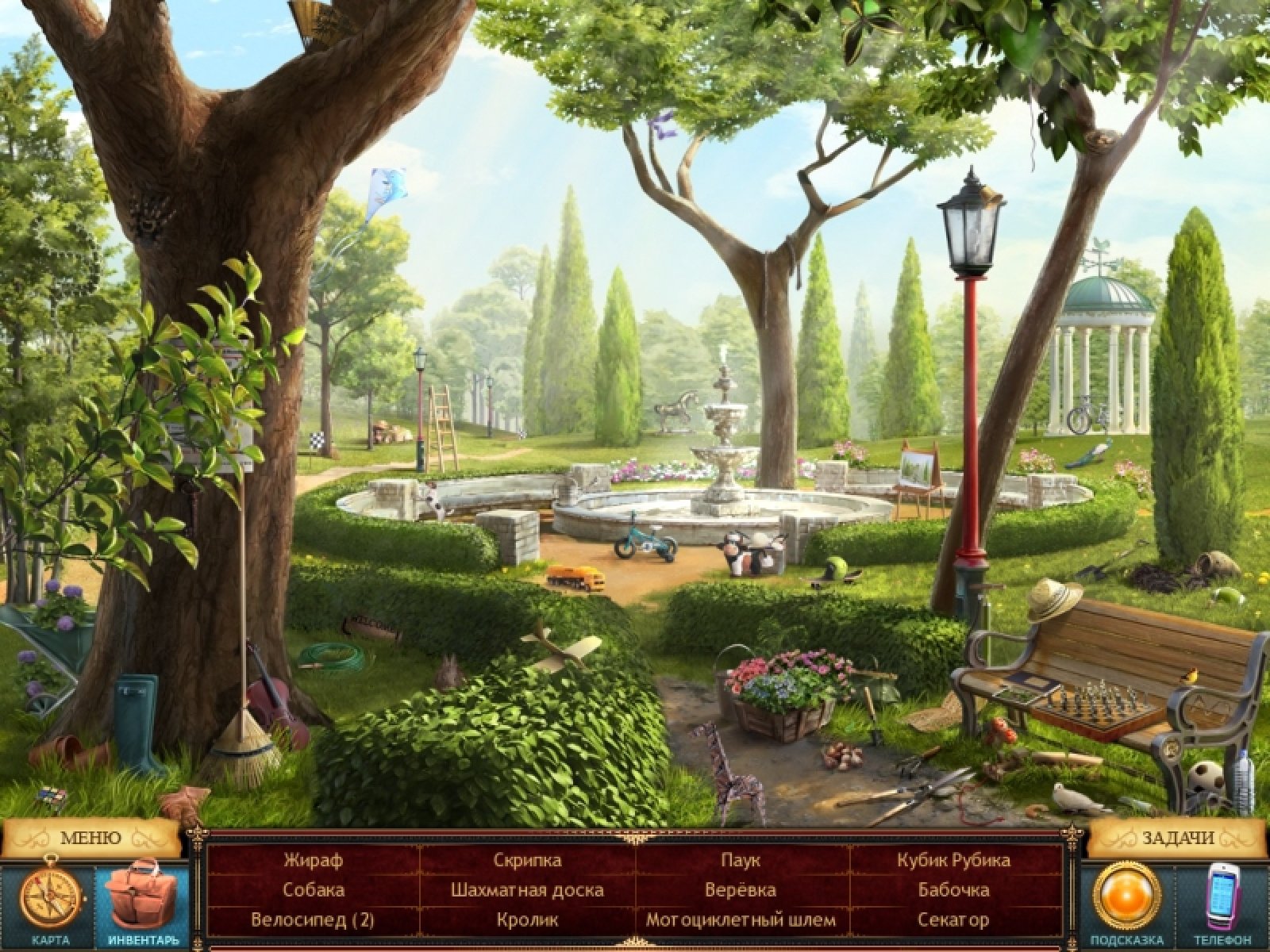
Task: Select the Бабочка list entry
Action: (953, 890)
